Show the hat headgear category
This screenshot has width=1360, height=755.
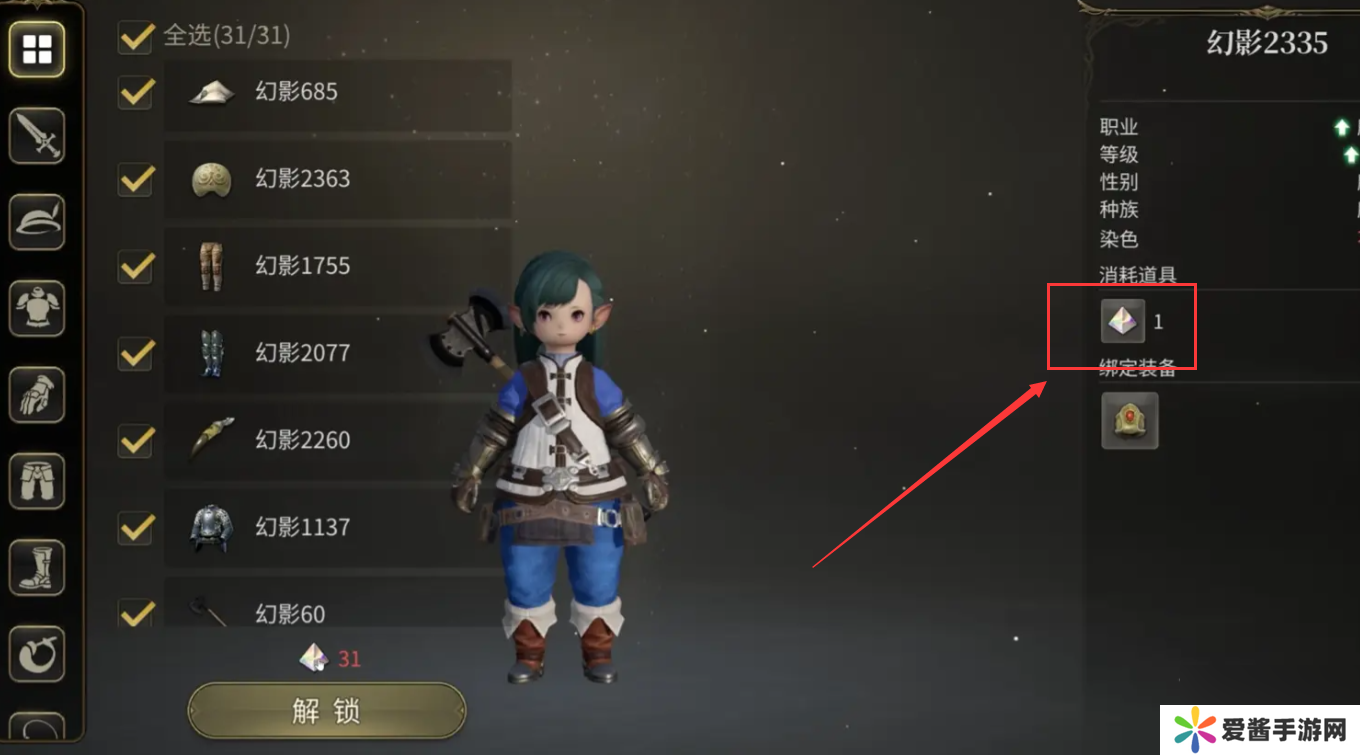click(37, 222)
